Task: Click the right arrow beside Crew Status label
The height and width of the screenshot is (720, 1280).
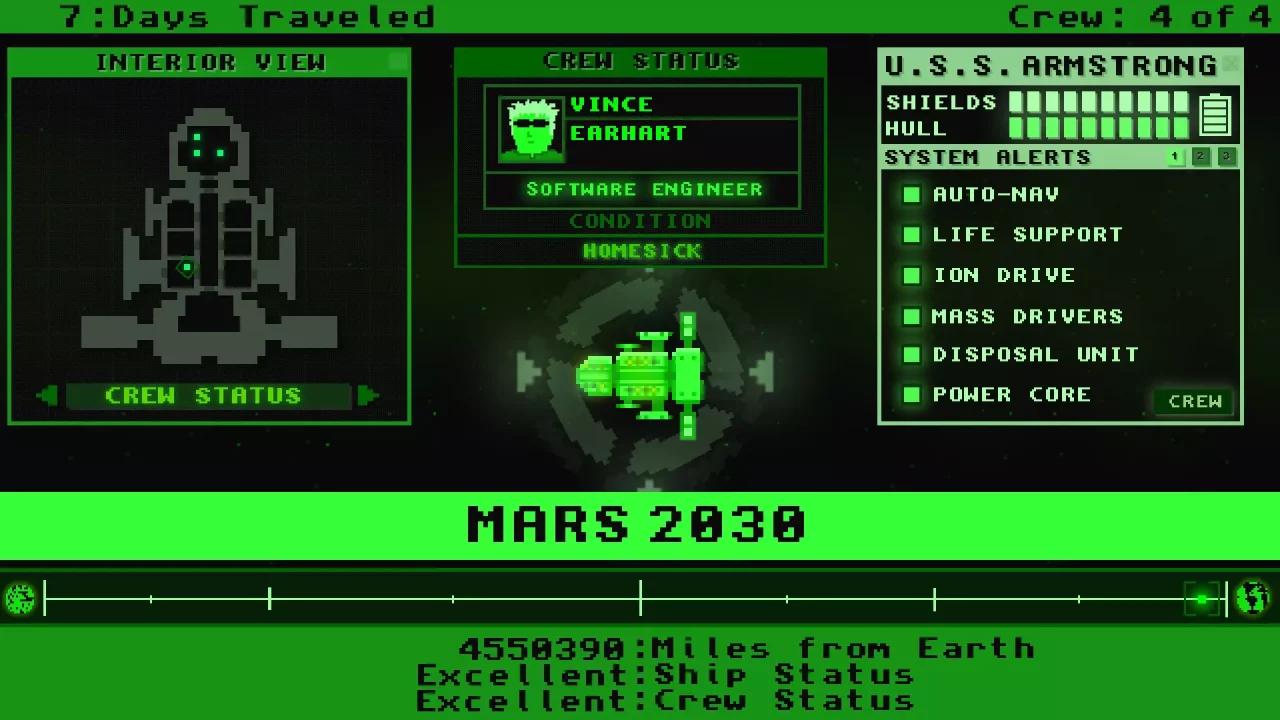Action: pos(368,395)
